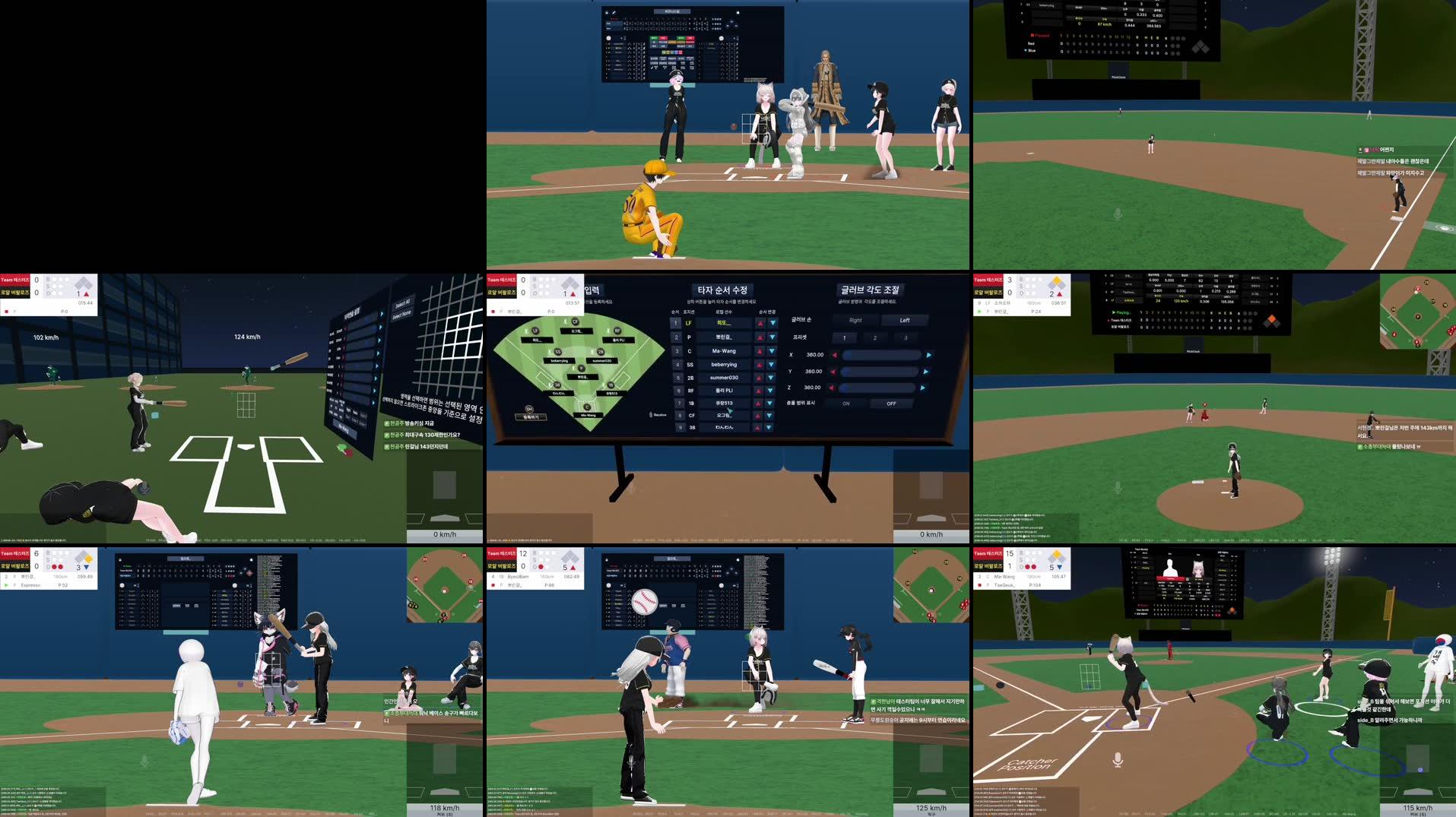This screenshot has height=817, width=1456.
Task: Click the right arrow on the Y axis control
Action: click(x=926, y=372)
